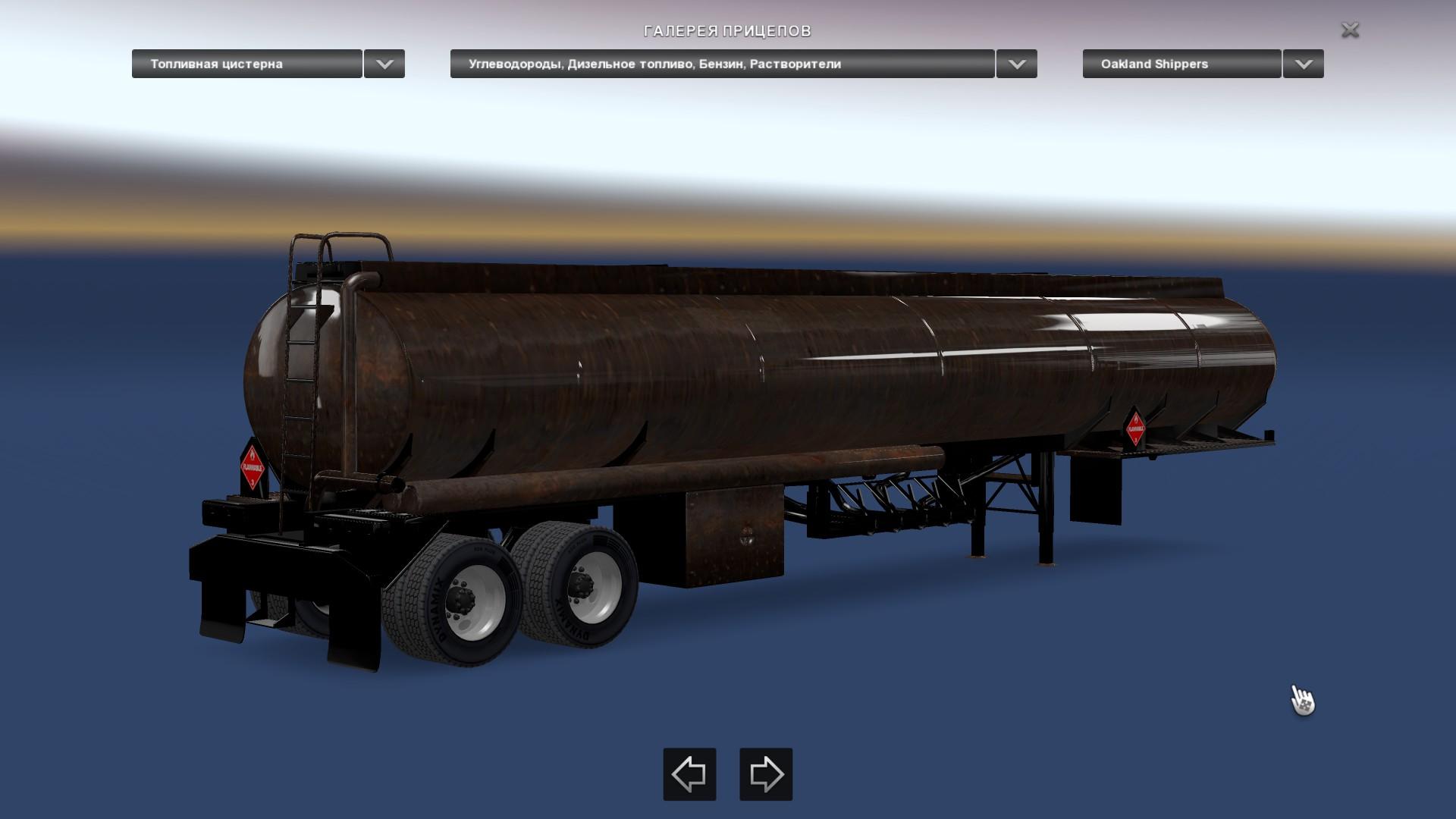
Task: Show the previous trailer with left arrow
Action: click(689, 774)
